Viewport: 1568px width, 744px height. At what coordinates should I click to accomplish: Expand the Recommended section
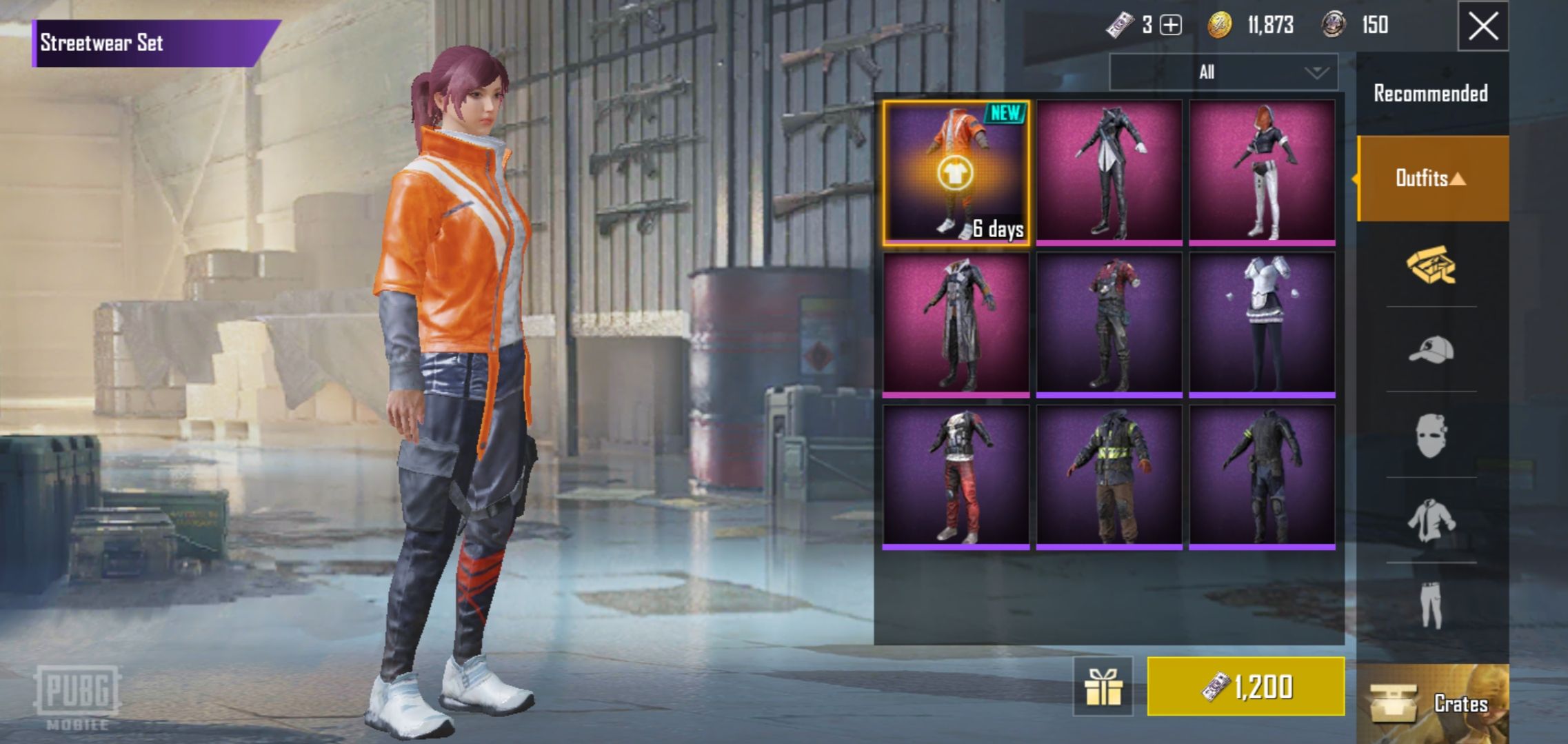click(x=1432, y=92)
